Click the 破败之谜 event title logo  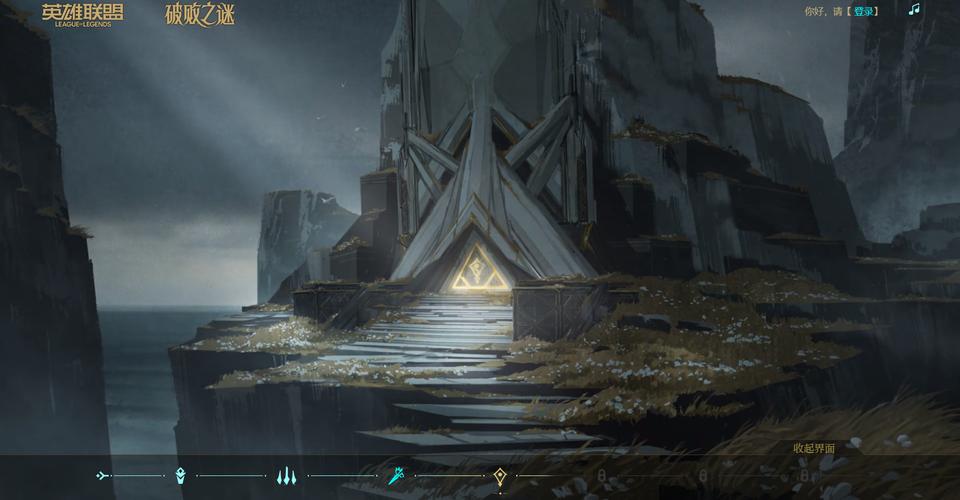coord(199,15)
